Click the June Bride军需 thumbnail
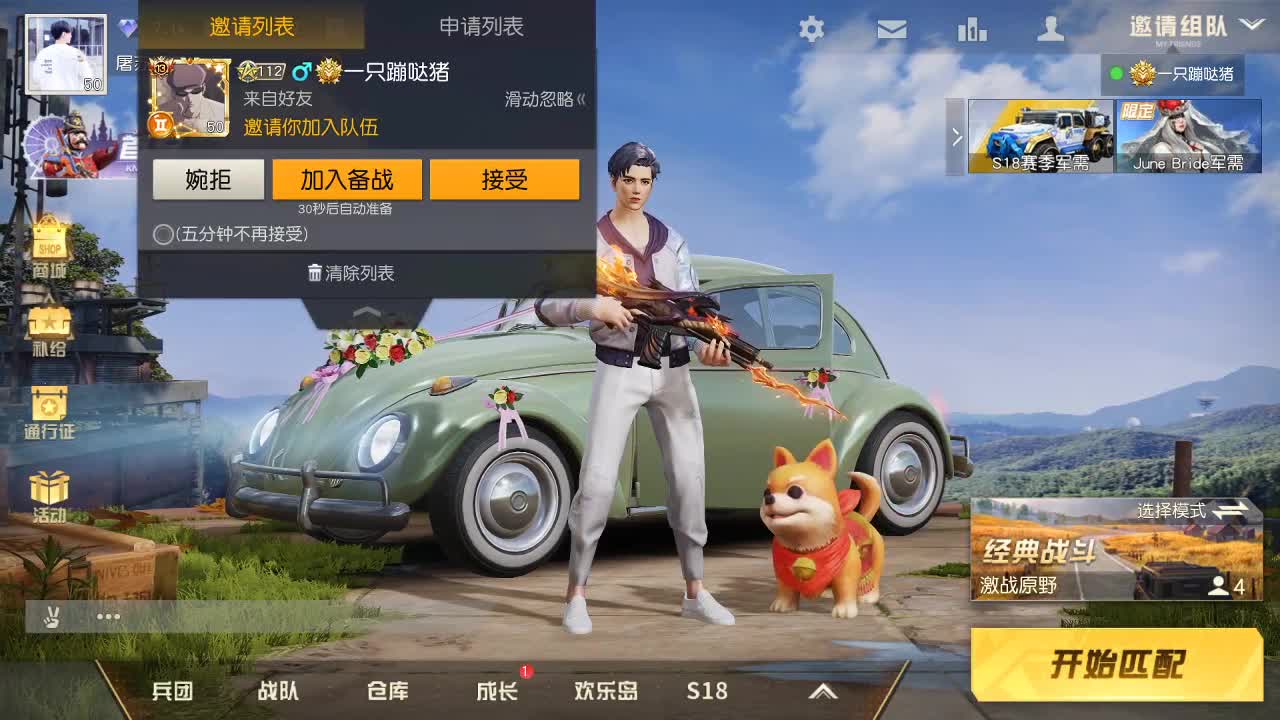 pos(1188,136)
